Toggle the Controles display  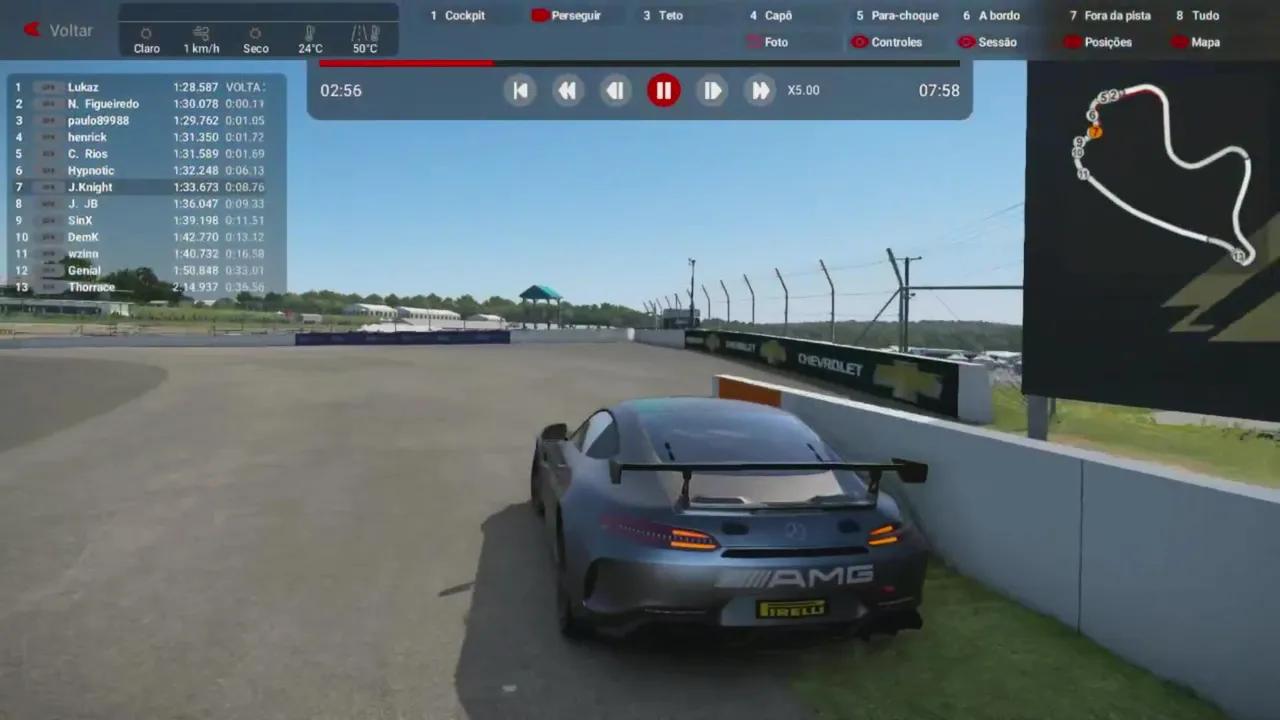tap(886, 42)
